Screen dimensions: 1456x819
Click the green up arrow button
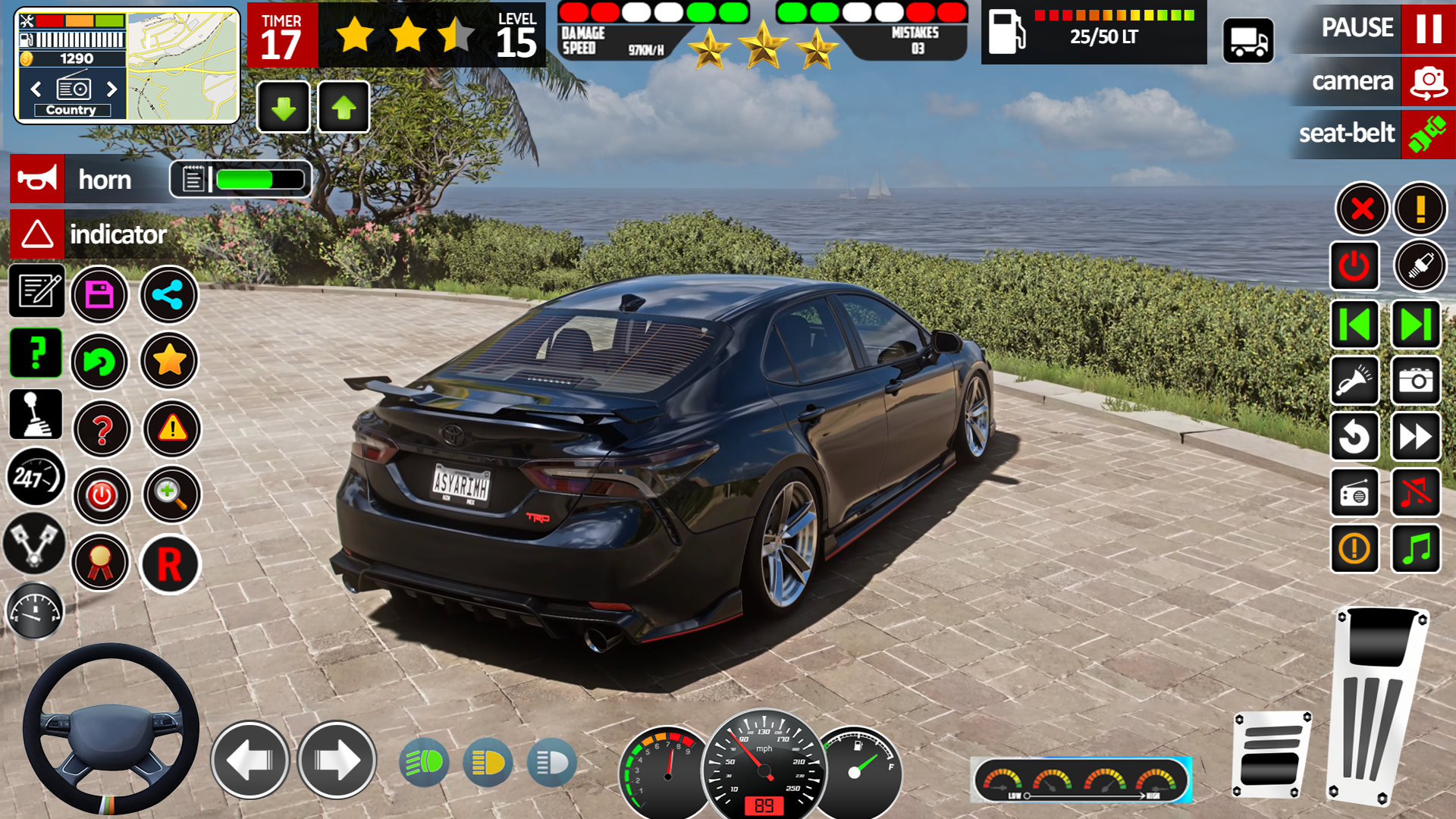pos(344,108)
